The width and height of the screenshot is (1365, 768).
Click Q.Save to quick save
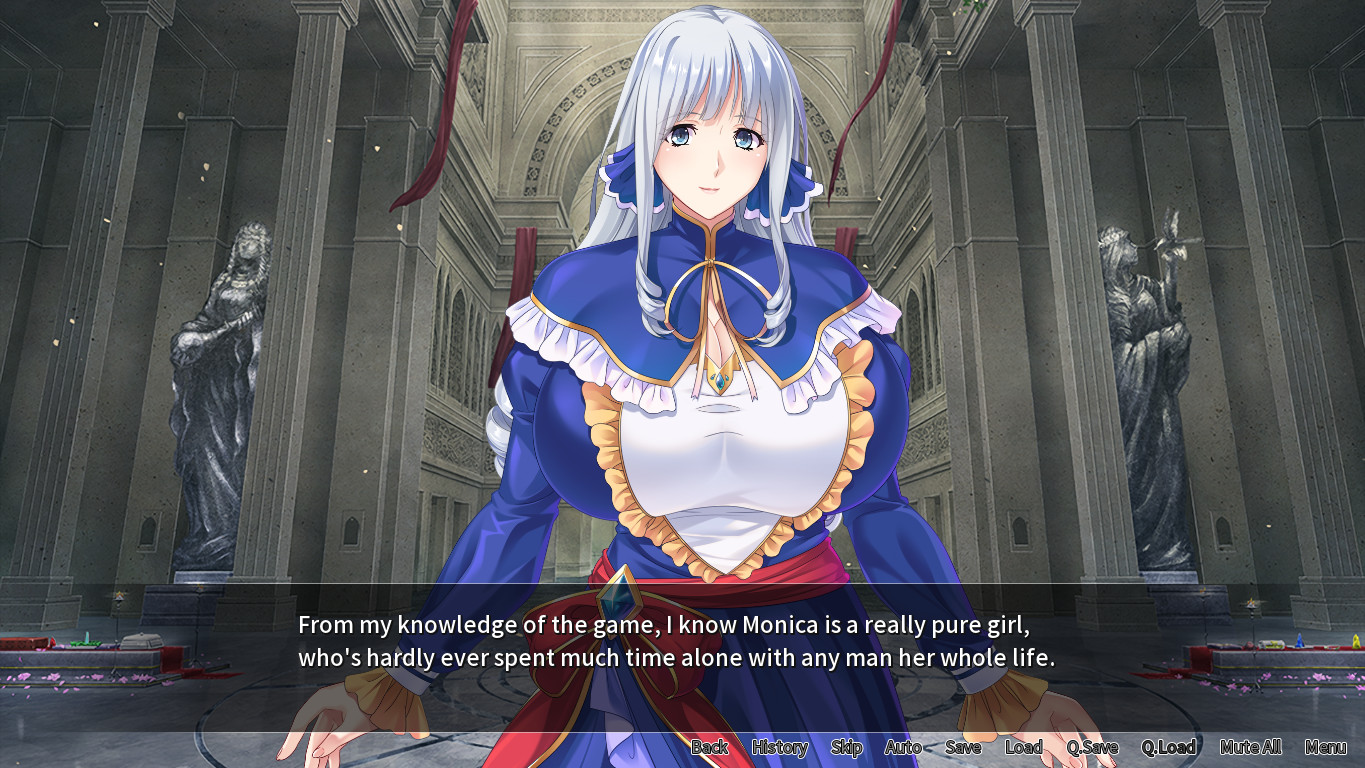tap(1092, 747)
